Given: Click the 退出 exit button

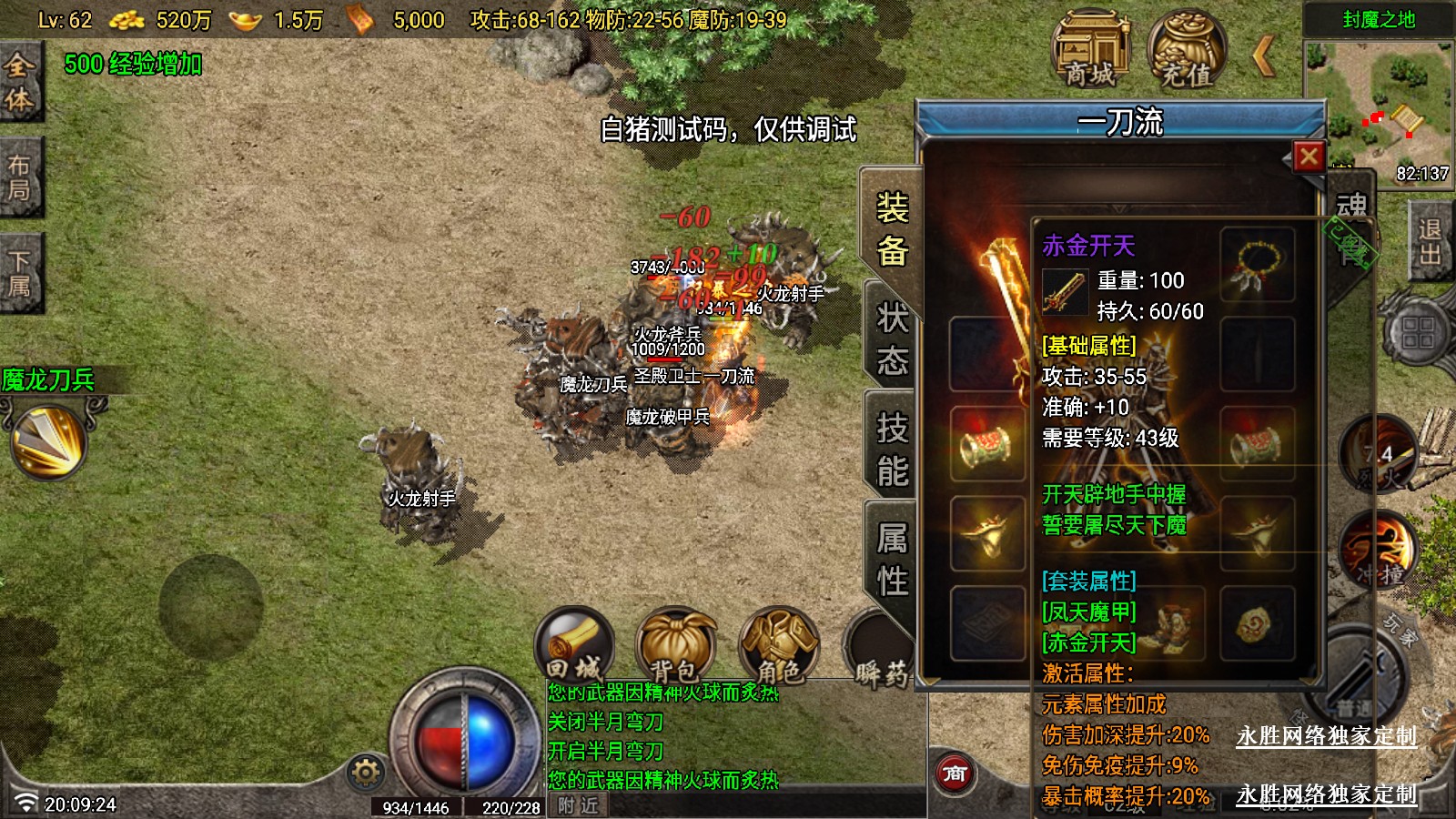Looking at the screenshot, I should click(x=1430, y=242).
